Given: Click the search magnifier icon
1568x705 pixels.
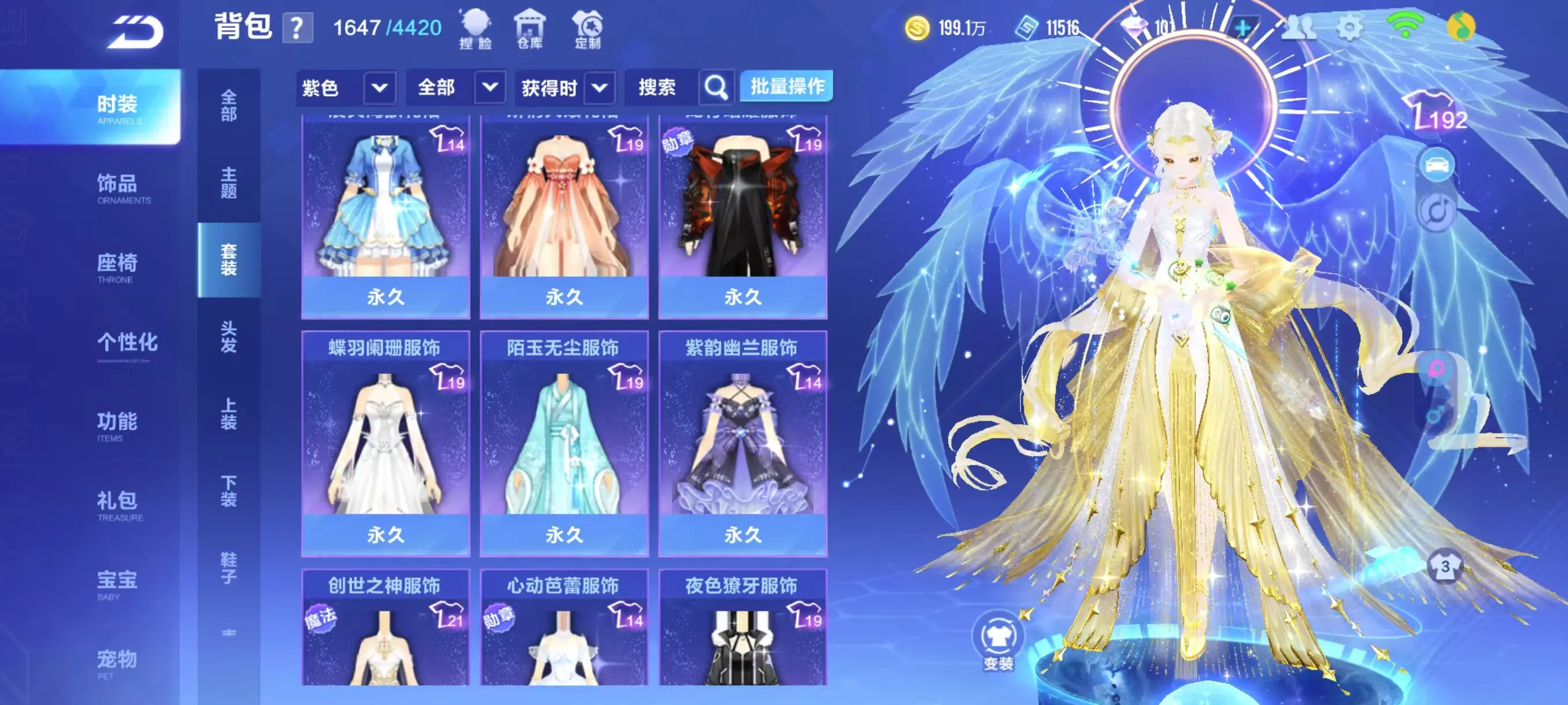Looking at the screenshot, I should [716, 87].
